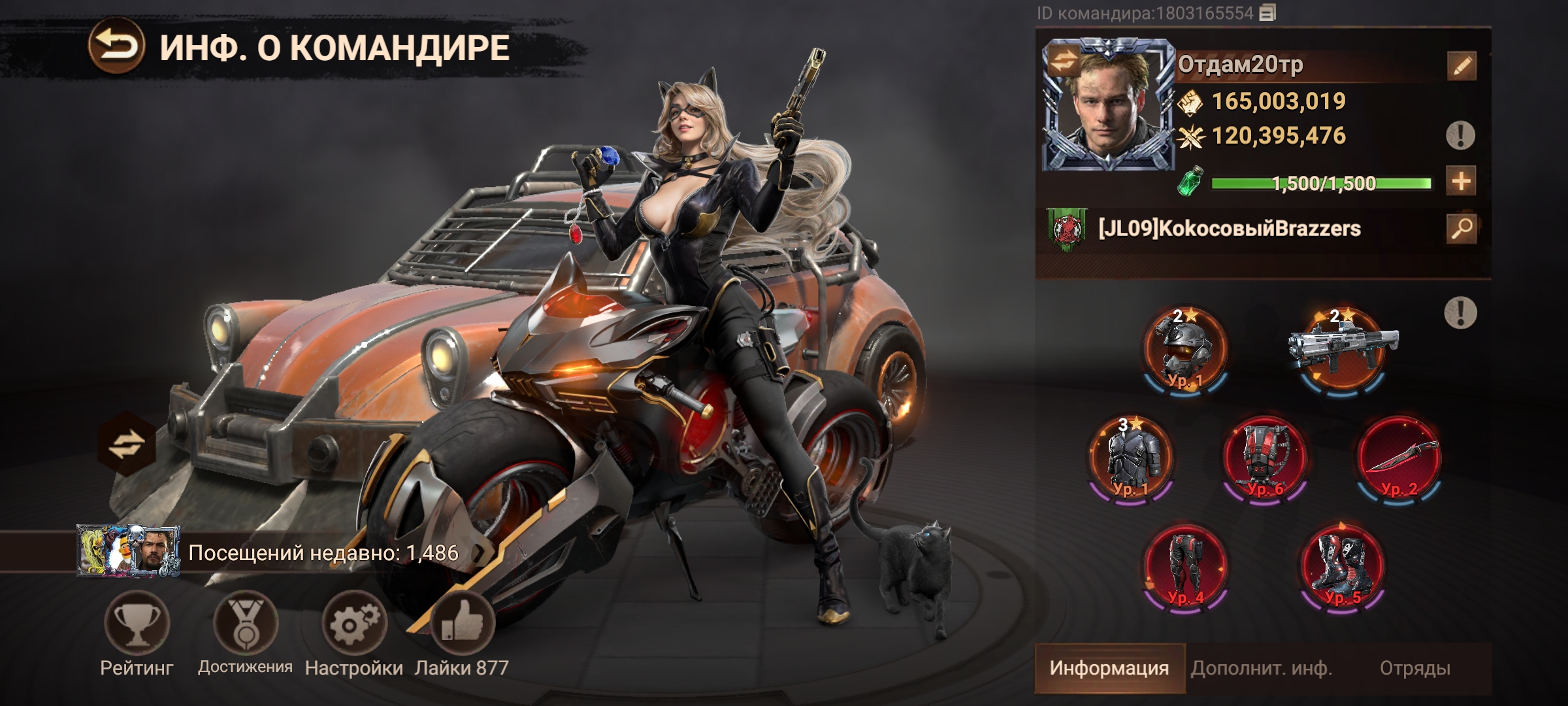
Task: Go back using the return arrow button
Action: pos(117,45)
